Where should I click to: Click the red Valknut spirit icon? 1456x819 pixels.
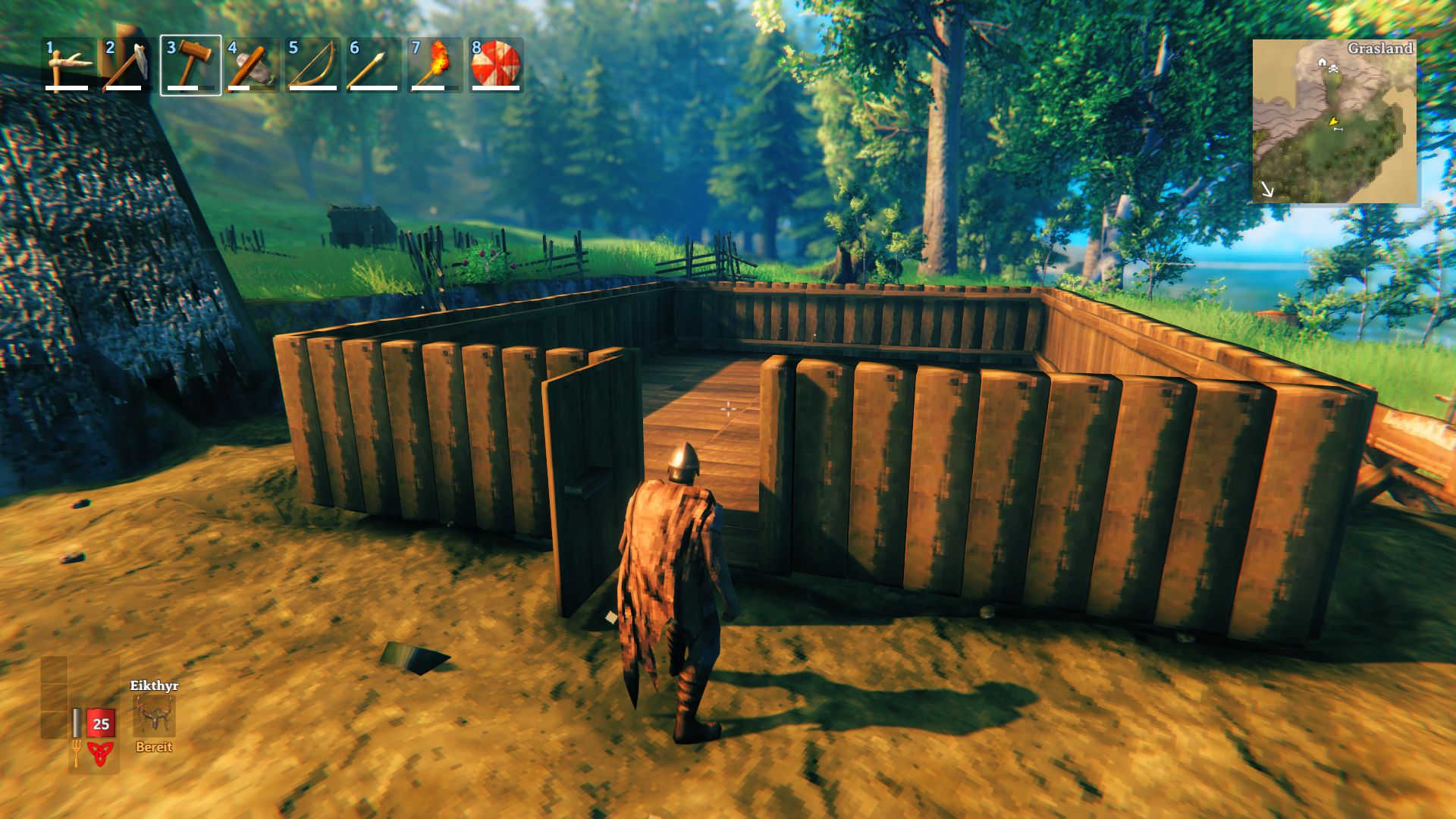(x=100, y=752)
